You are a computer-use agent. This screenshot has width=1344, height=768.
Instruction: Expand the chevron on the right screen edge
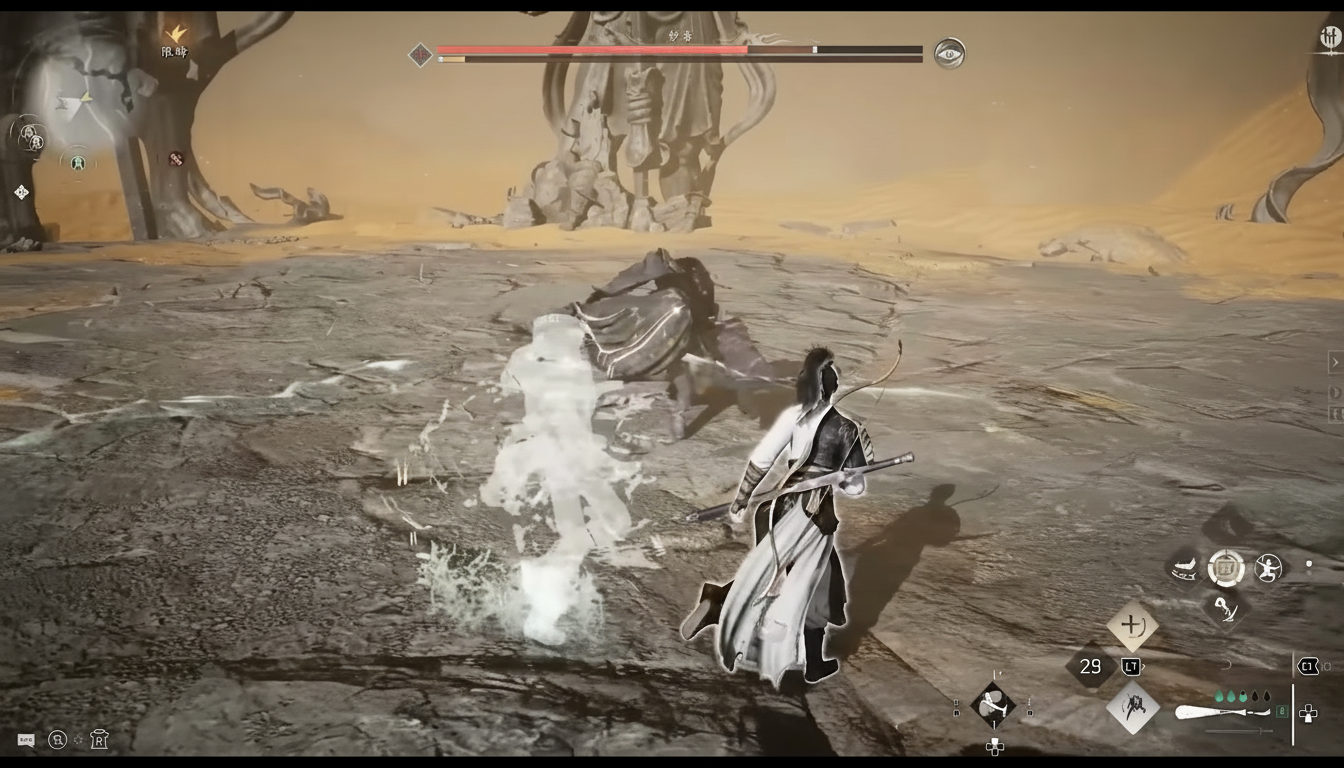click(1334, 362)
